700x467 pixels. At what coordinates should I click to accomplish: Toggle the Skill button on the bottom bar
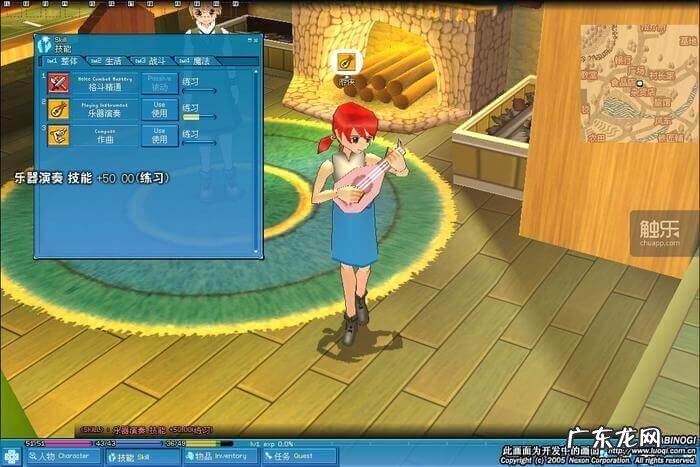[x=140, y=457]
